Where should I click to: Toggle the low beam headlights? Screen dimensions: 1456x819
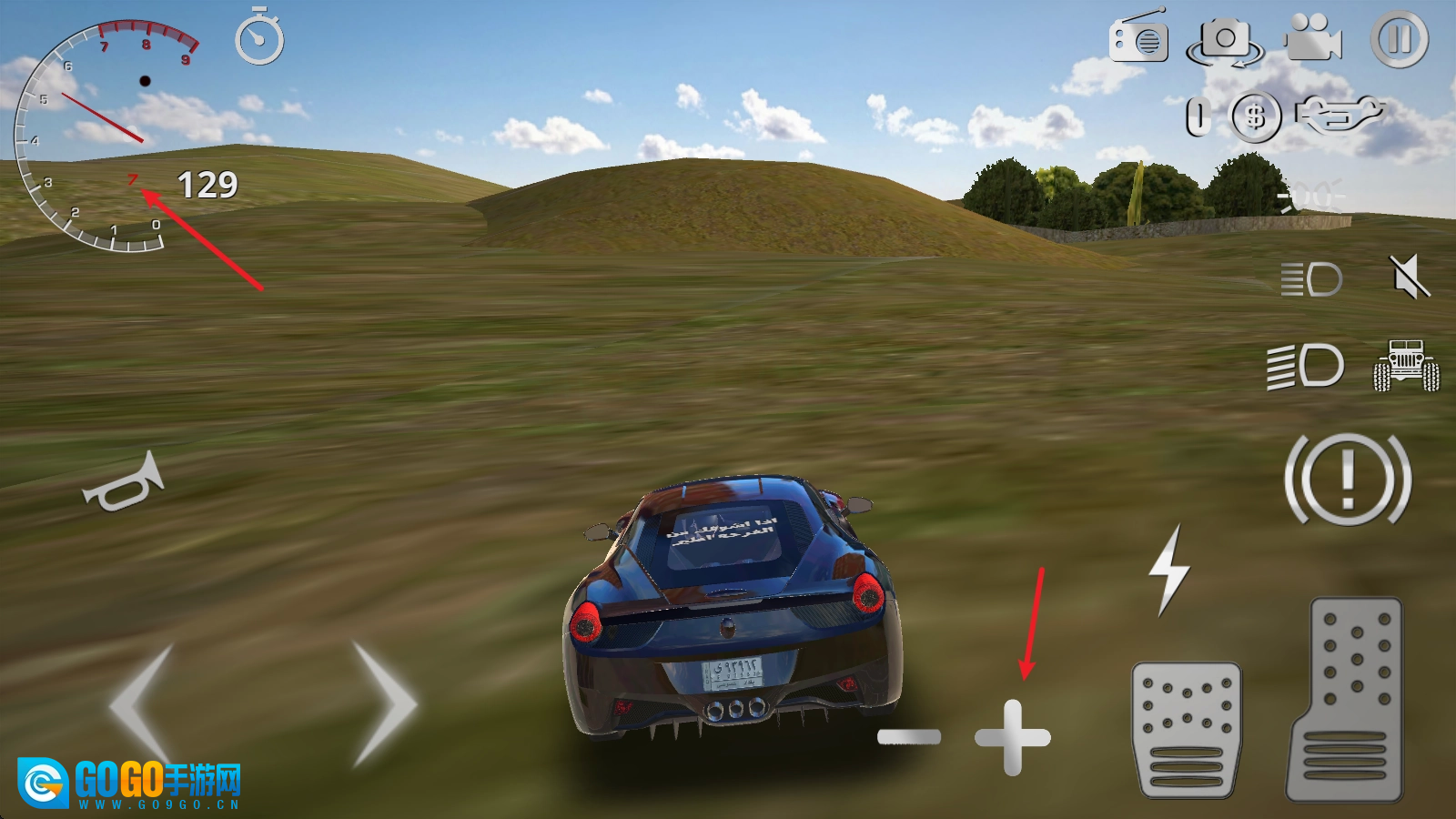(1311, 279)
